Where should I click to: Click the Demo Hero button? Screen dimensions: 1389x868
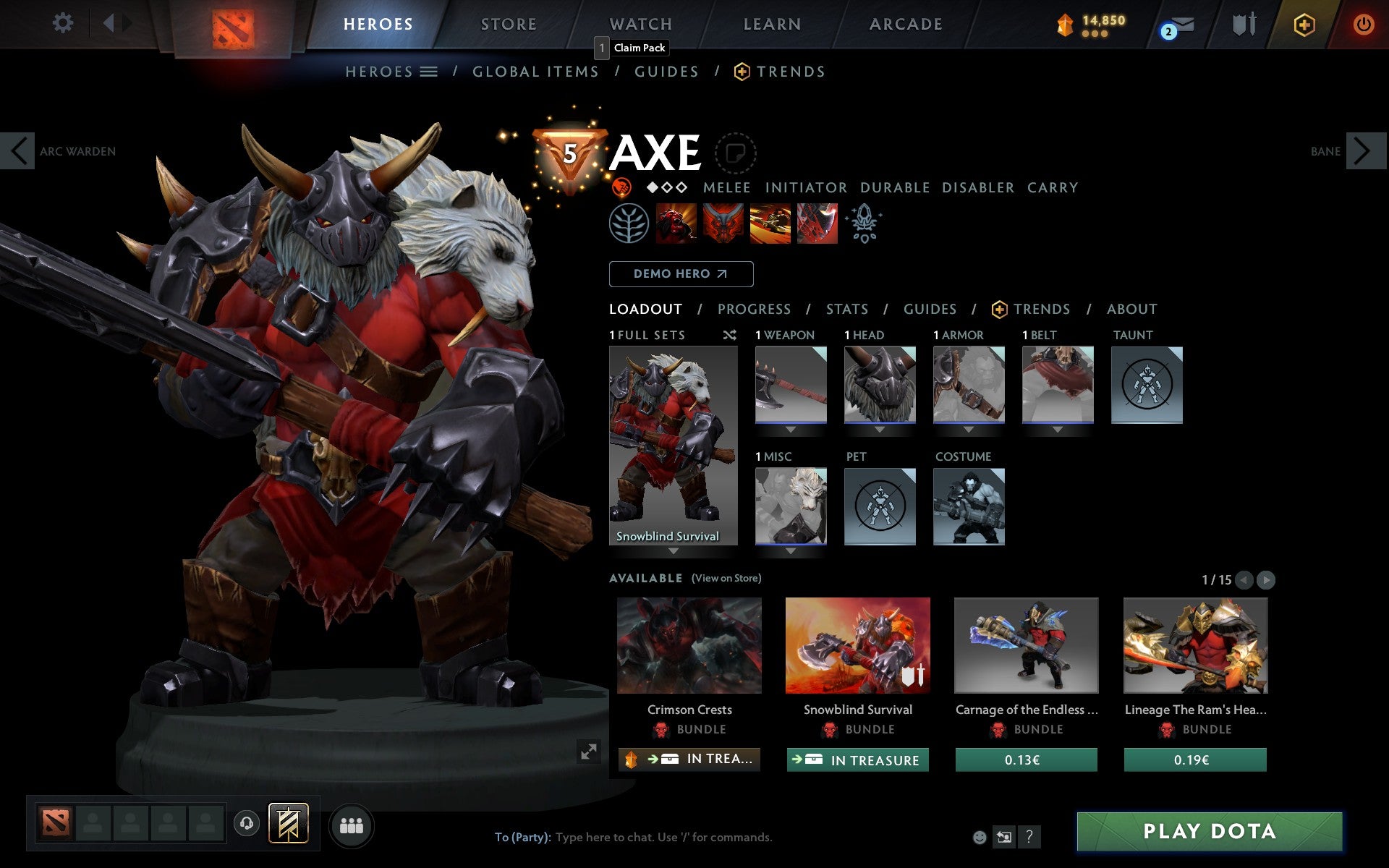[681, 274]
